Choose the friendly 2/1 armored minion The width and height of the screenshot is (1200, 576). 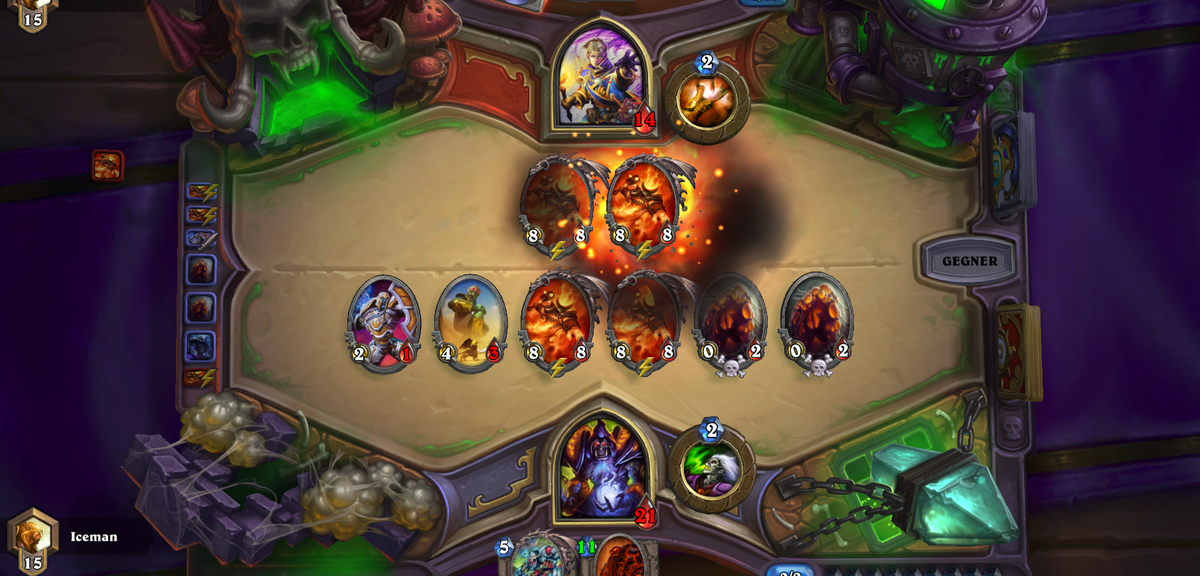(383, 321)
